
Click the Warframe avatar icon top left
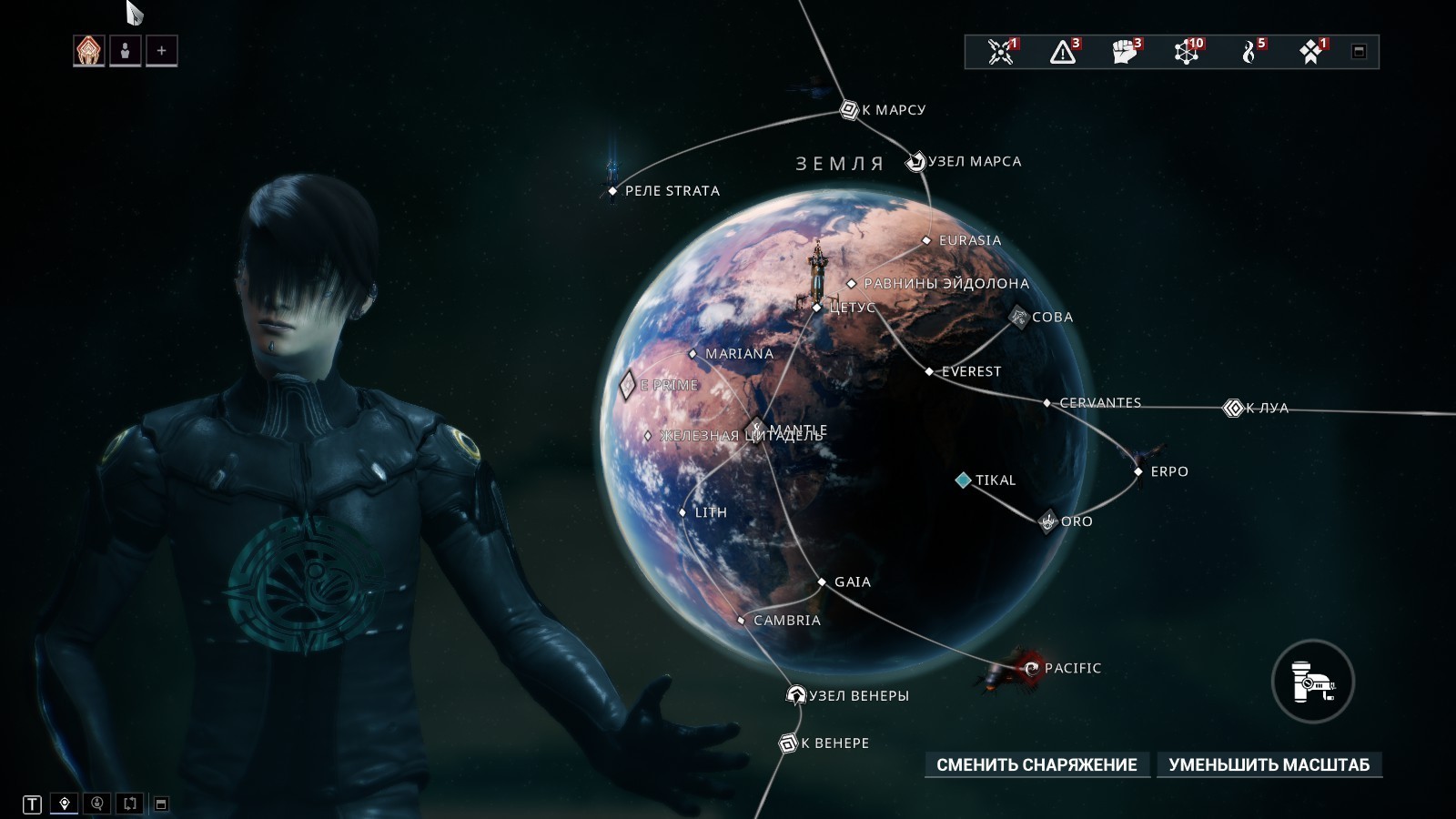[x=89, y=51]
